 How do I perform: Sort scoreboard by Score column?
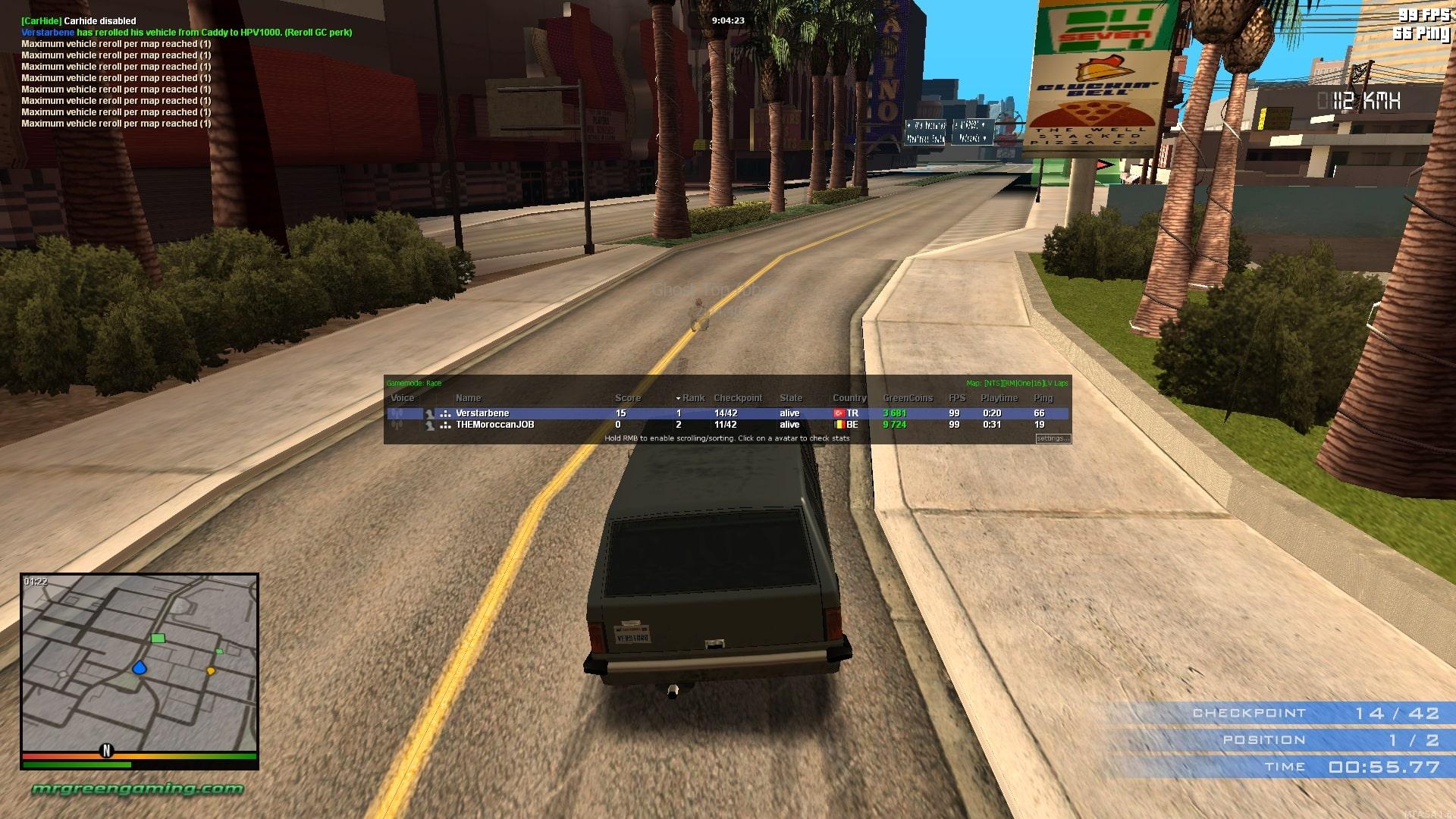click(x=627, y=398)
